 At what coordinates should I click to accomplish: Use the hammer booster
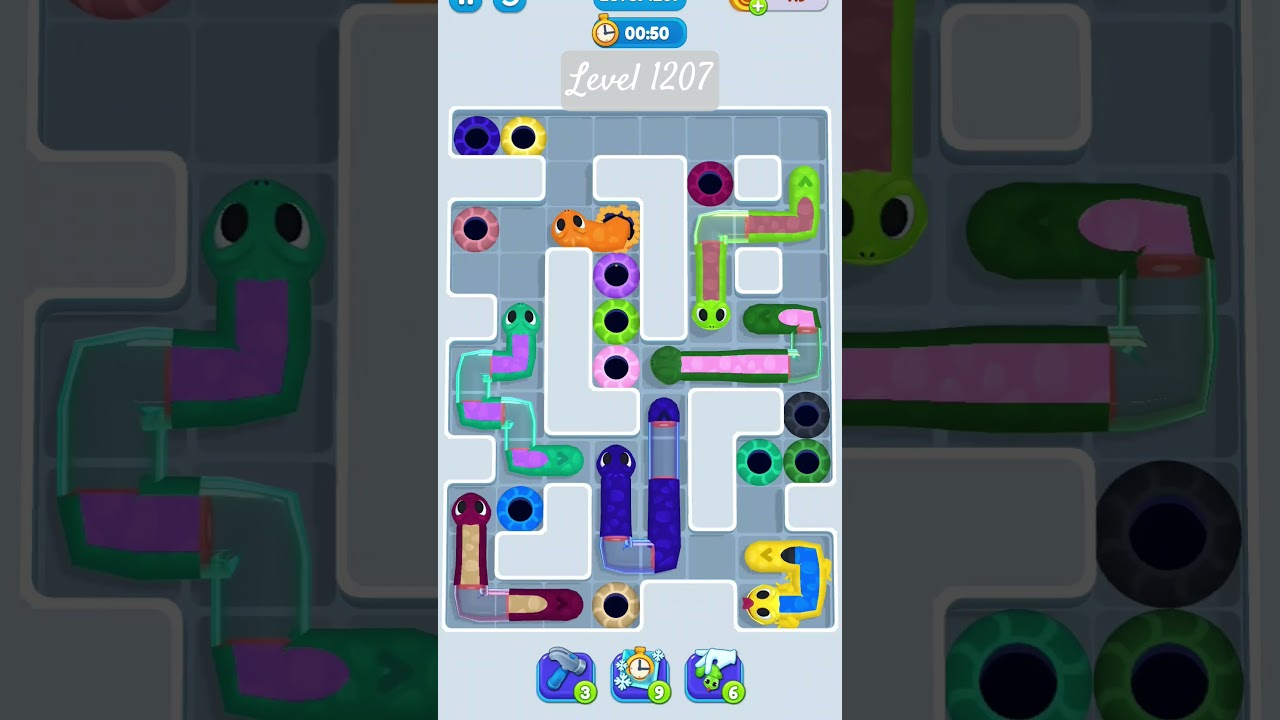[566, 674]
